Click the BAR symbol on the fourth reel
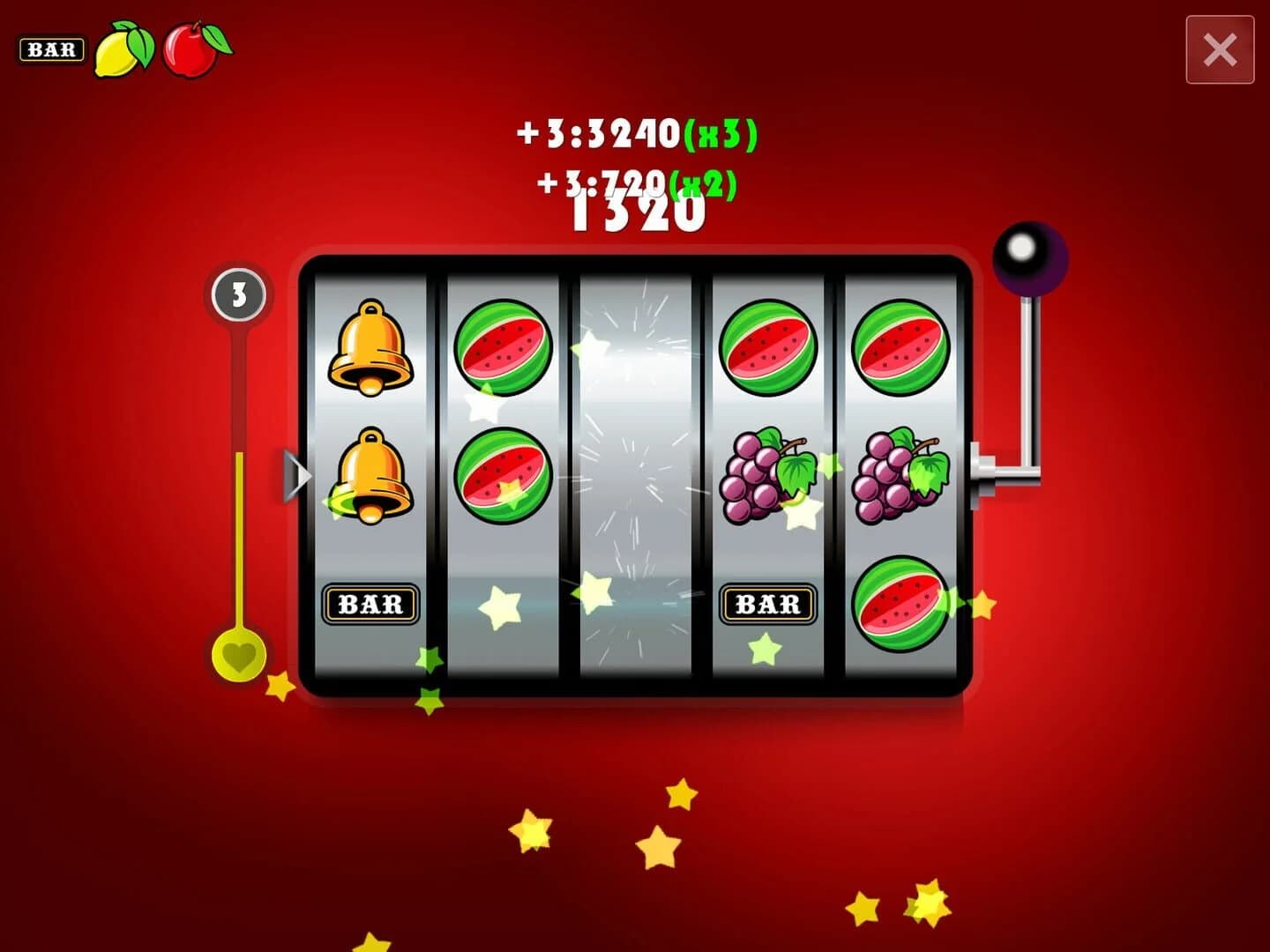 (x=766, y=604)
